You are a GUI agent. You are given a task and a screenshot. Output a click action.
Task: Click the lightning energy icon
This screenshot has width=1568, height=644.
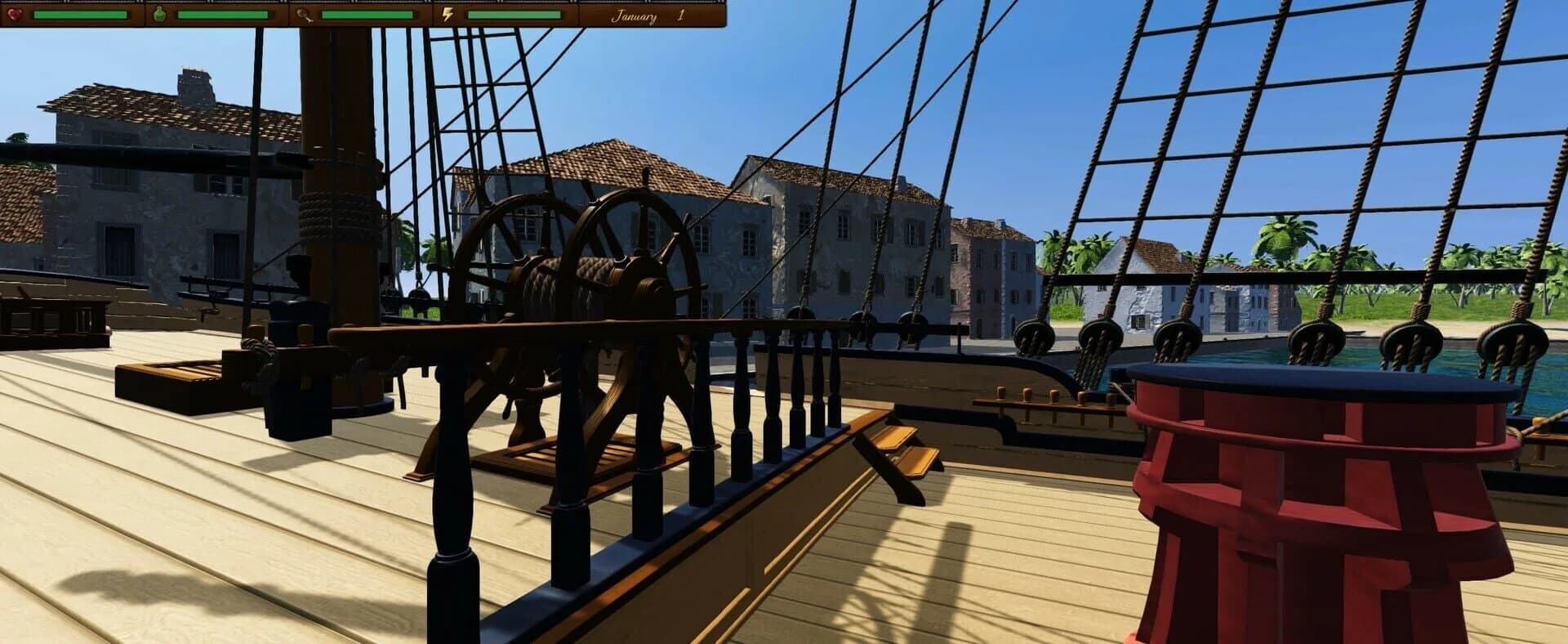446,15
